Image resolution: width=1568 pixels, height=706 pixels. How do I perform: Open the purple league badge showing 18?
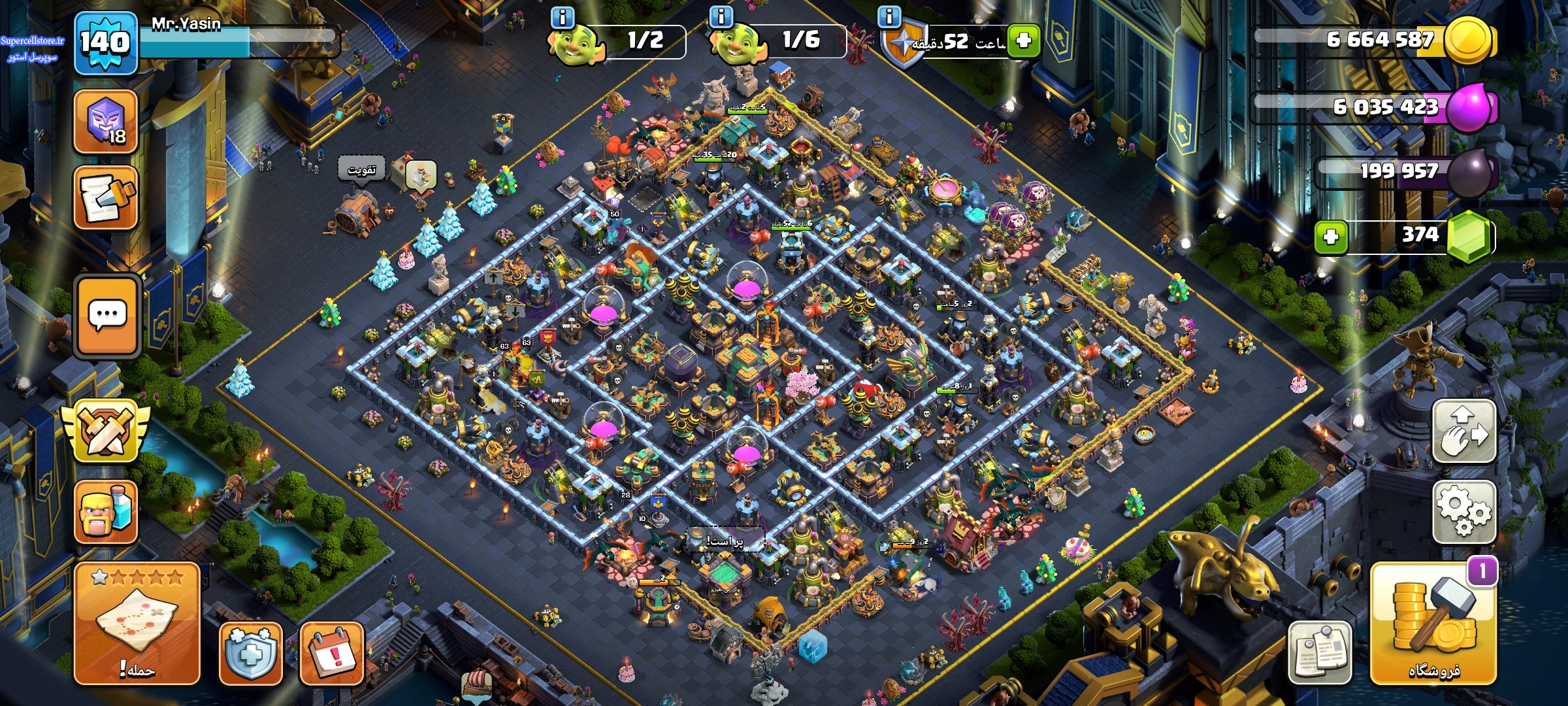click(105, 122)
